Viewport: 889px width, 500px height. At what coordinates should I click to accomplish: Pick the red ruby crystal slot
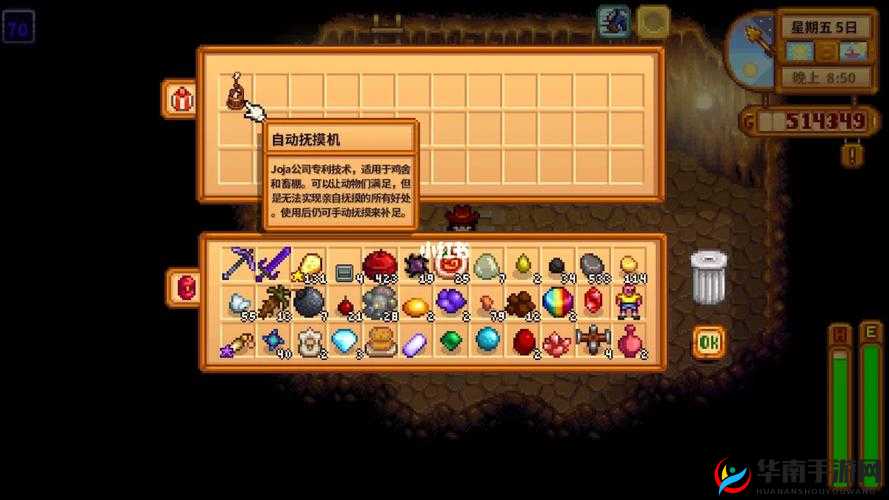593,301
